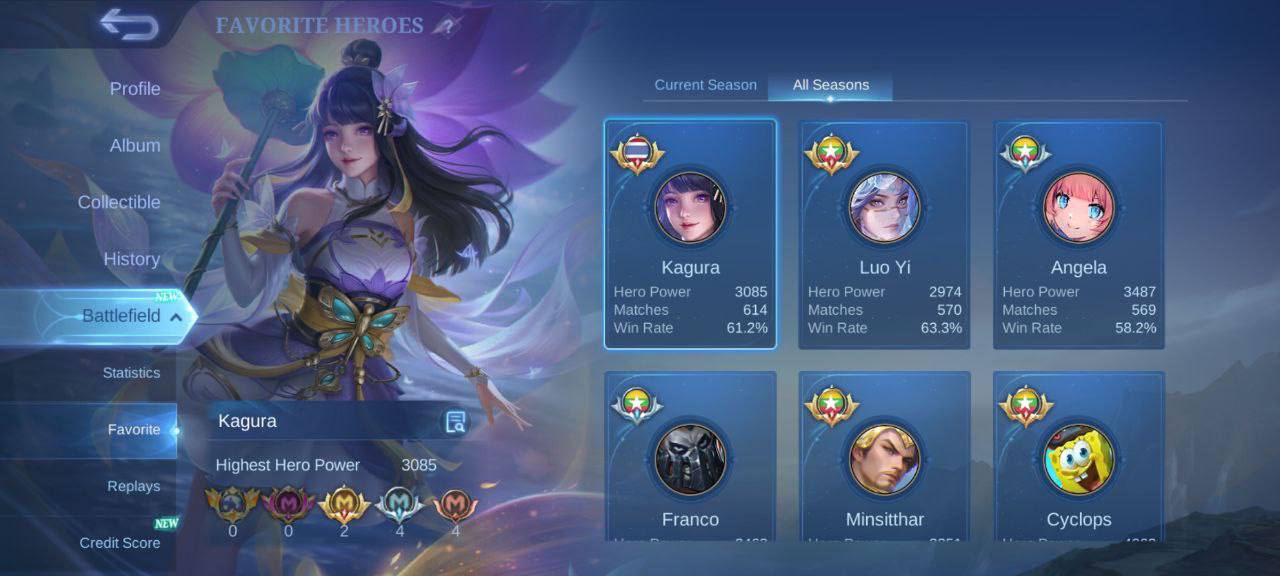Select the Favorite submenu entry

[134, 430]
